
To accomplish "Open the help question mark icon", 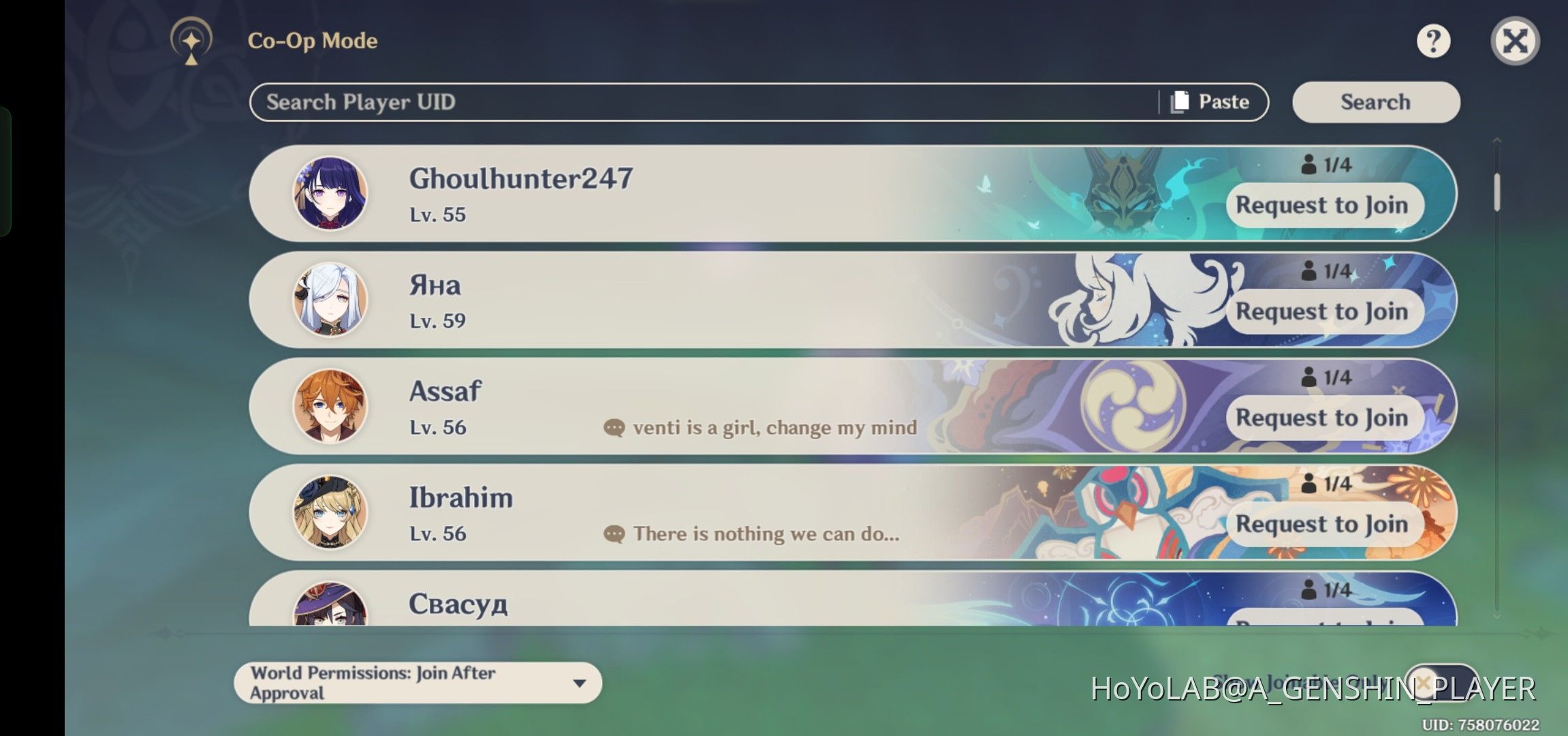I will pos(1432,42).
